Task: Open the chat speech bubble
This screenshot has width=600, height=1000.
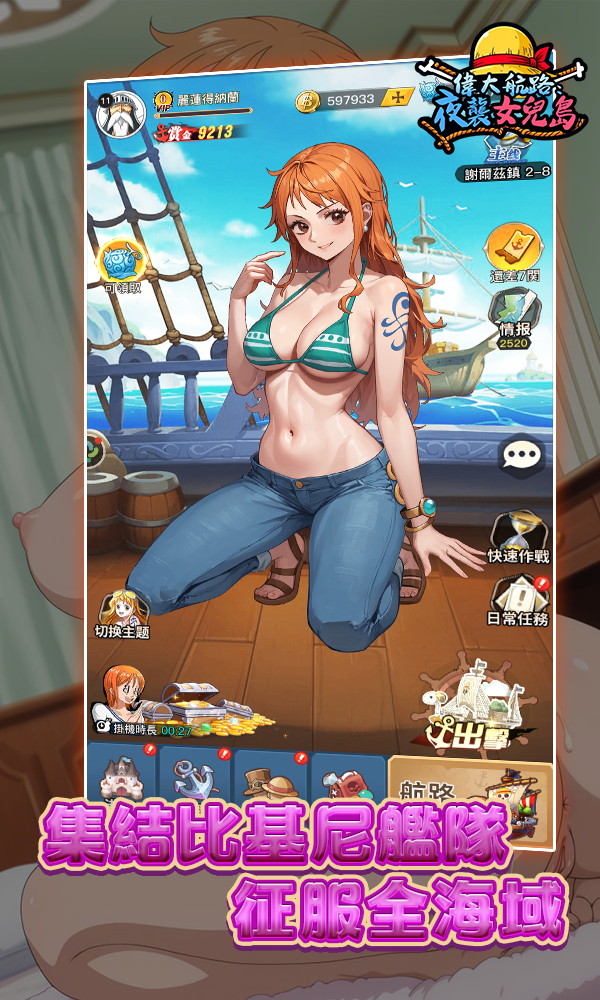Action: [x=522, y=456]
